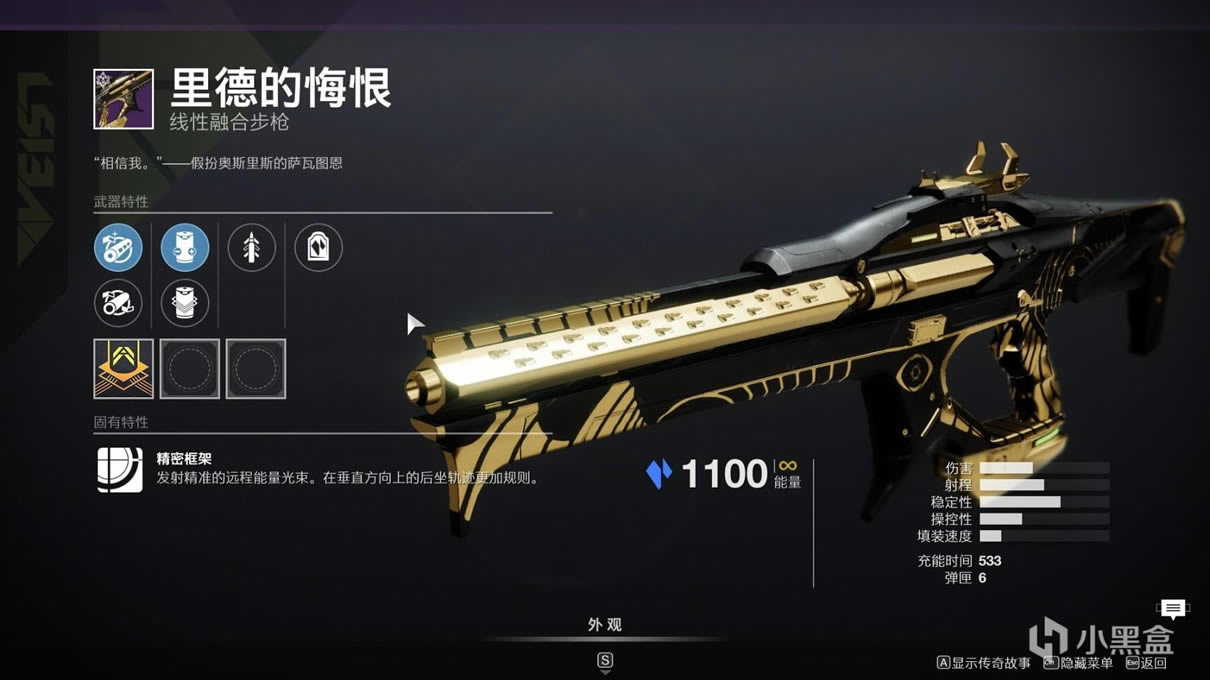
Task: Open the chat speech-bubble icon
Action: [1172, 608]
